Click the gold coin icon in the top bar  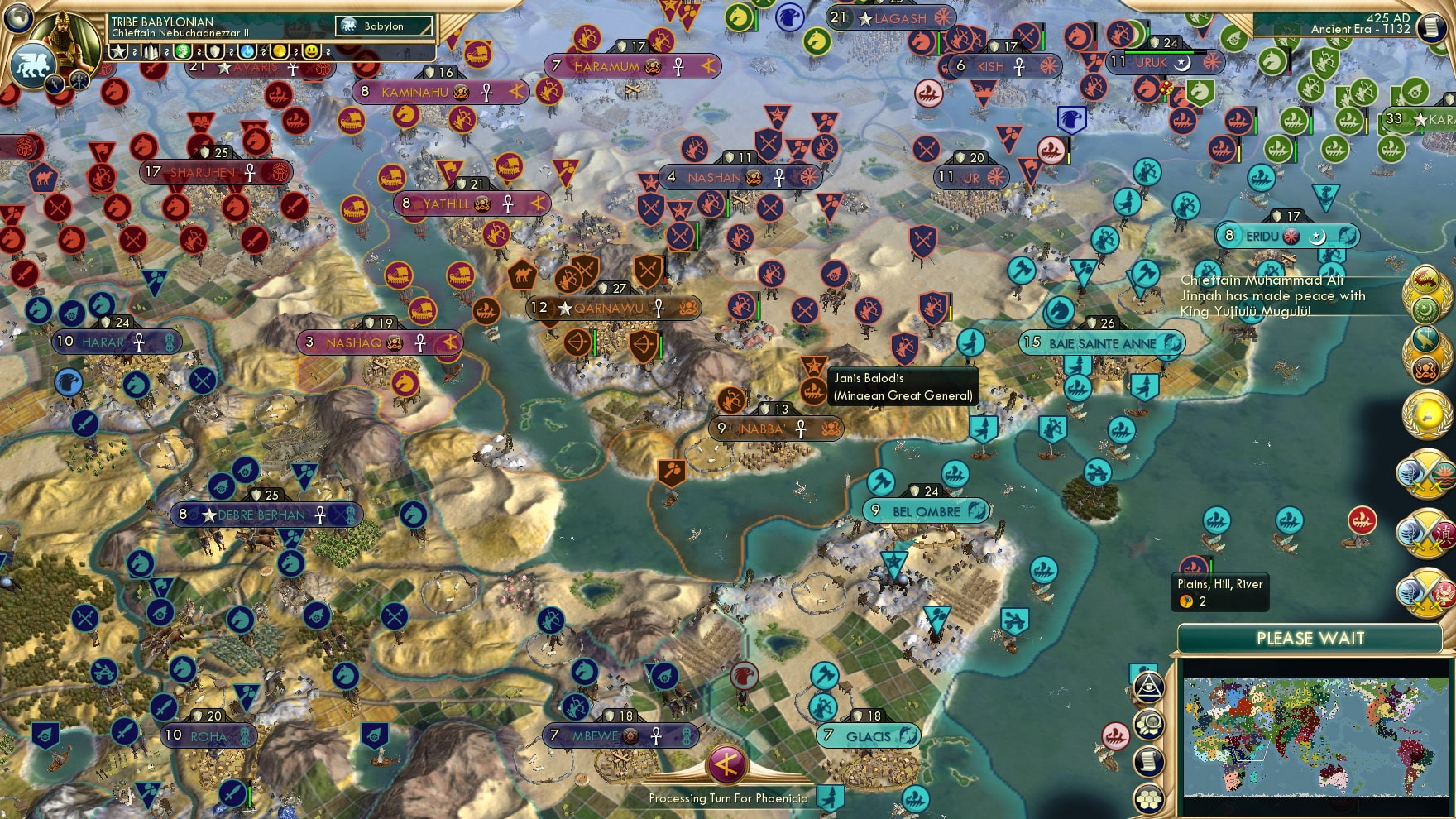click(x=280, y=52)
